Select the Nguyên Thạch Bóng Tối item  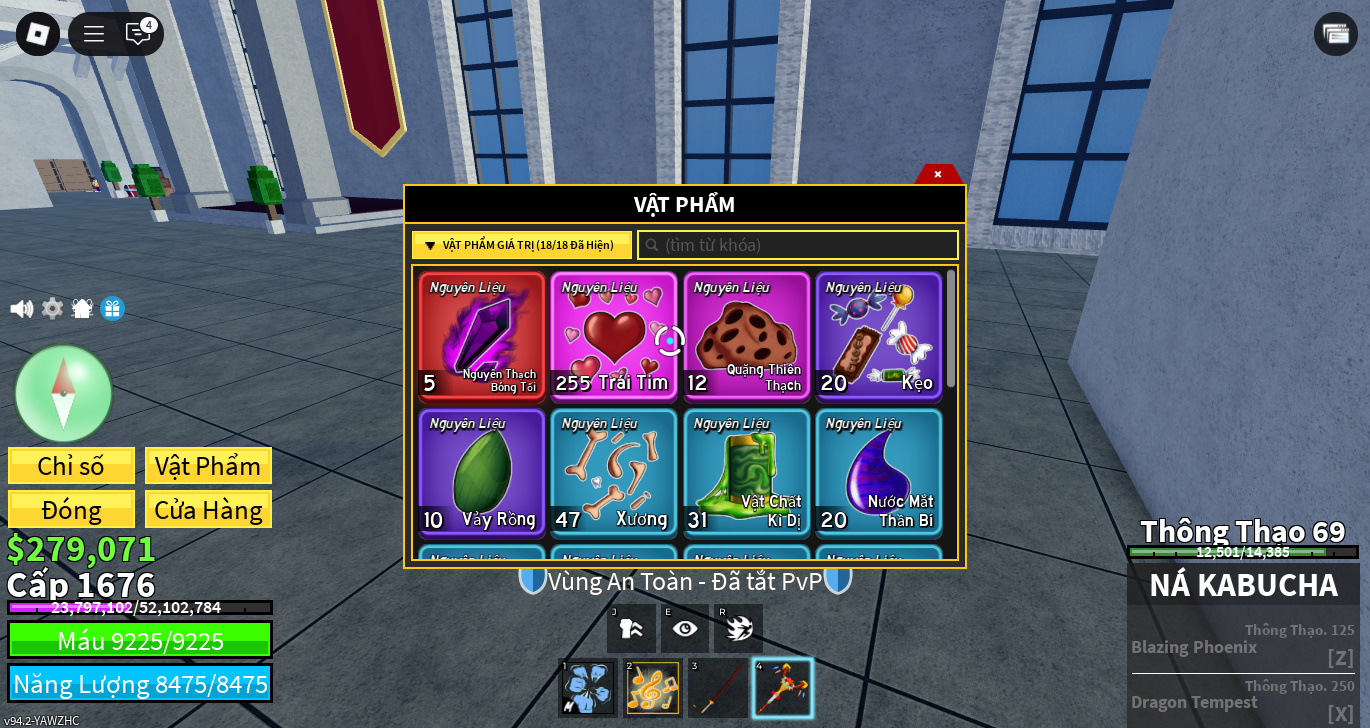(x=482, y=335)
